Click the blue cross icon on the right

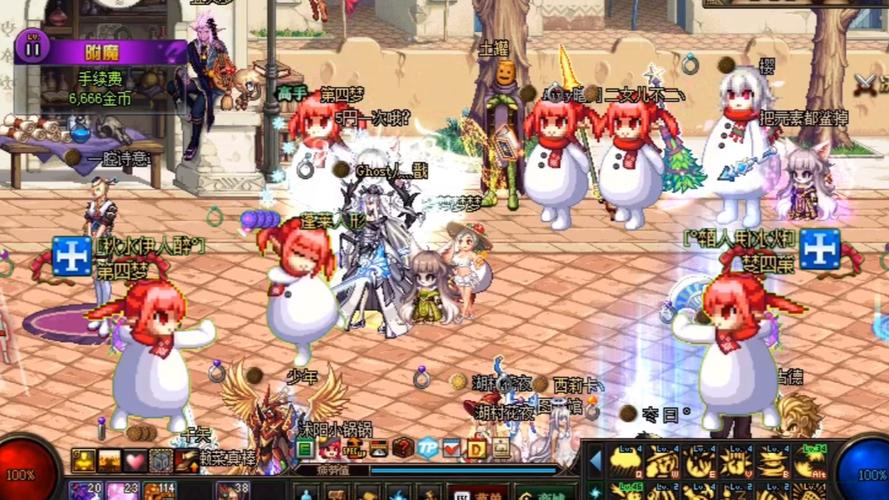(x=819, y=248)
